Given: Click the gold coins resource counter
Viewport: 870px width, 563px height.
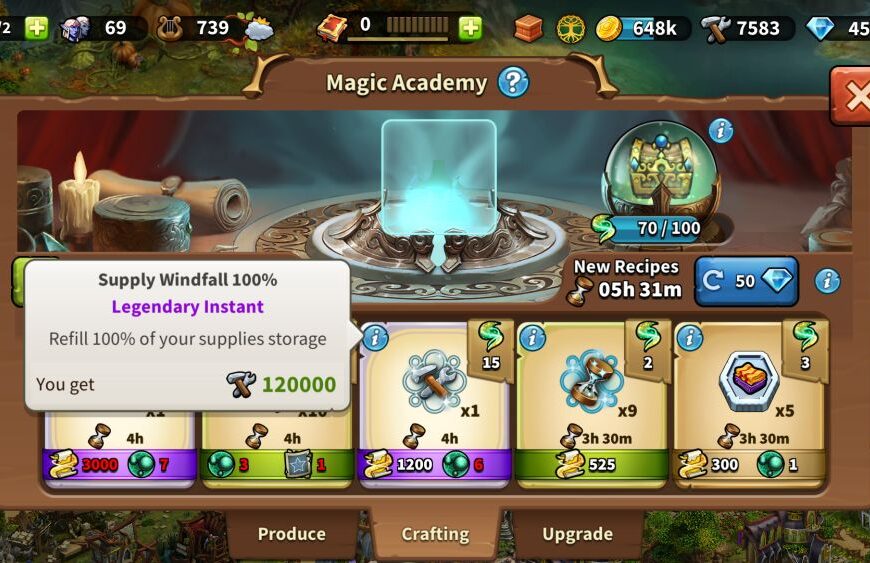Looking at the screenshot, I should coord(640,28).
